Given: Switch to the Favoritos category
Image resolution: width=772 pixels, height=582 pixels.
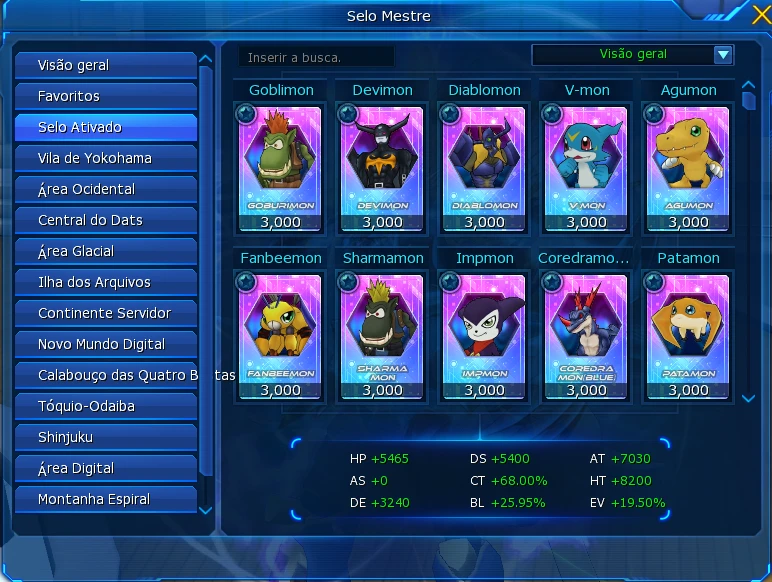Looking at the screenshot, I should 105,96.
